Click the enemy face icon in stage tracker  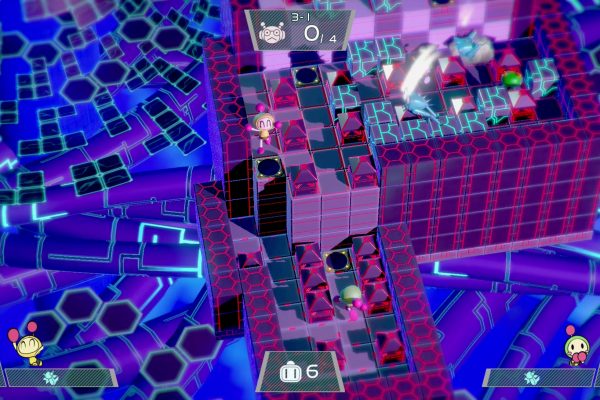(x=269, y=32)
